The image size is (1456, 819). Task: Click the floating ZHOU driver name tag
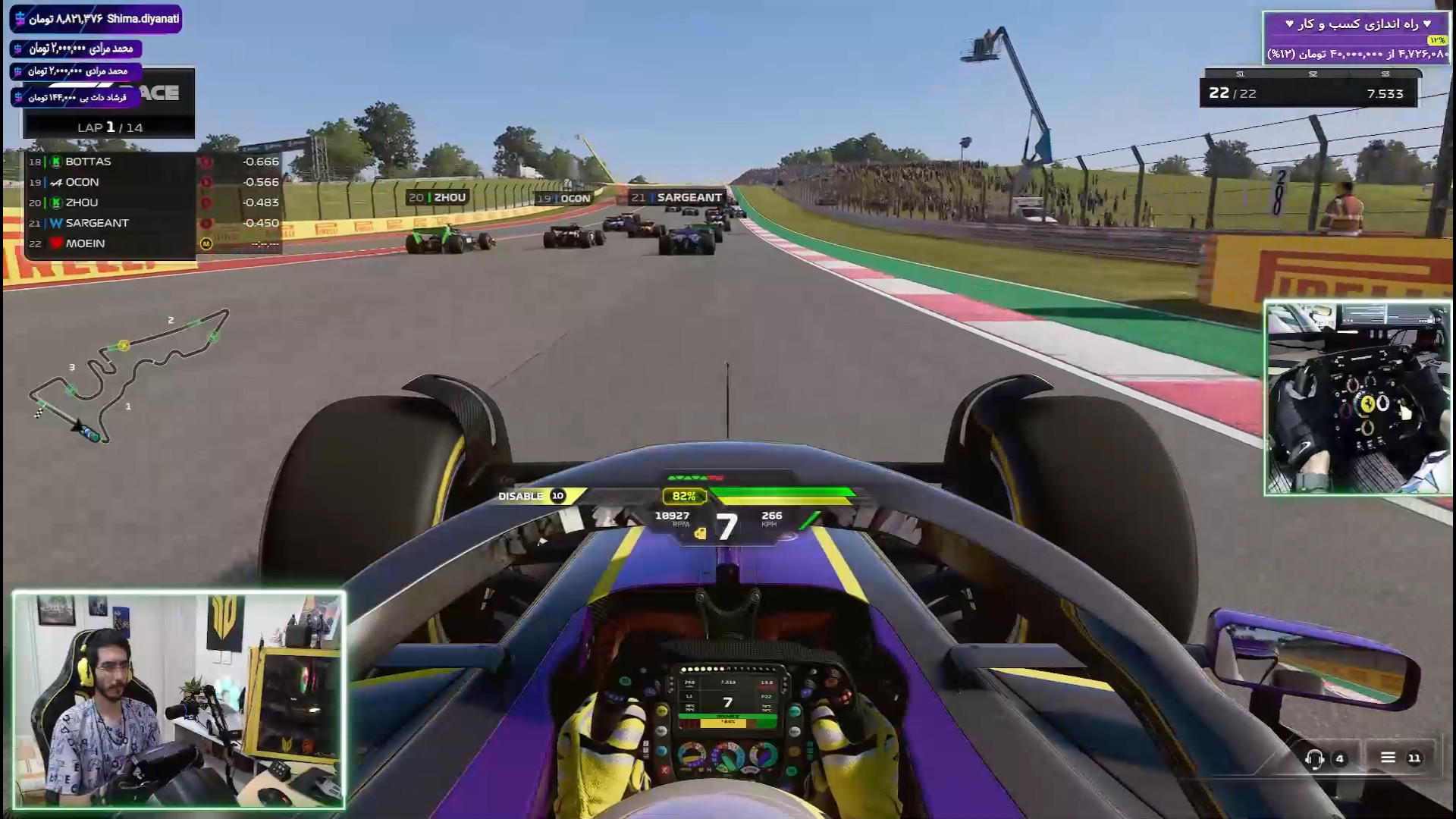(x=438, y=197)
